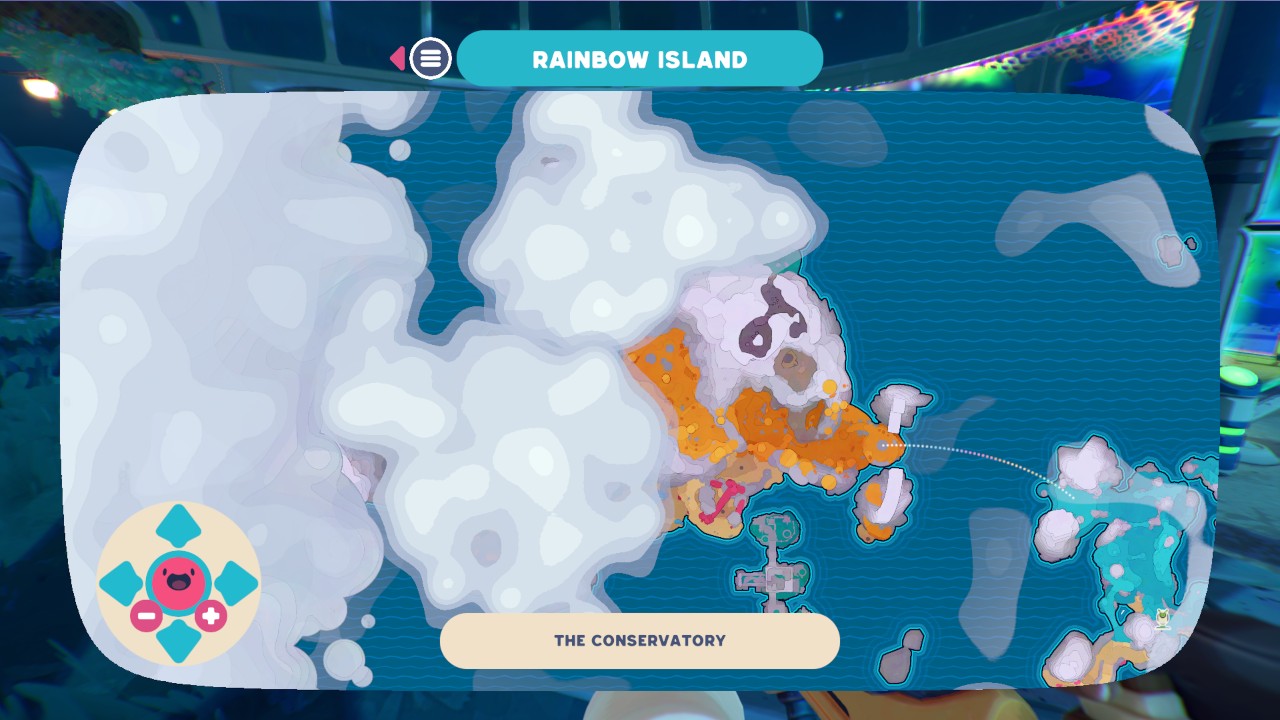
Task: Zoom out using the minus button
Action: [146, 617]
